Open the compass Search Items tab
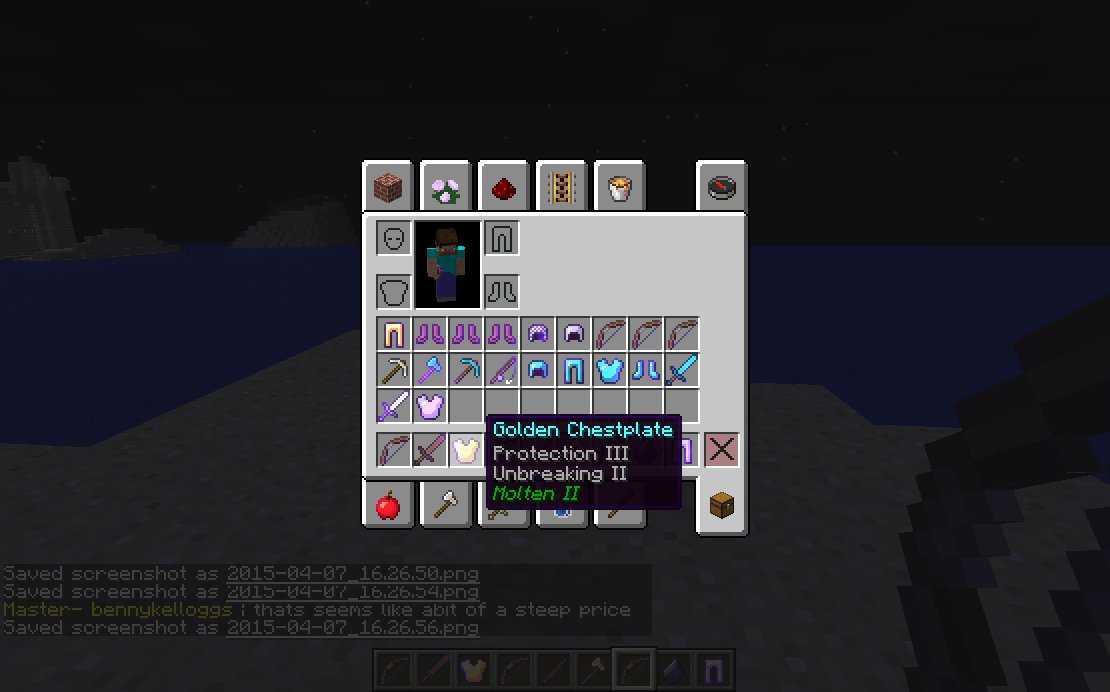Viewport: 1110px width, 692px height. [x=722, y=187]
